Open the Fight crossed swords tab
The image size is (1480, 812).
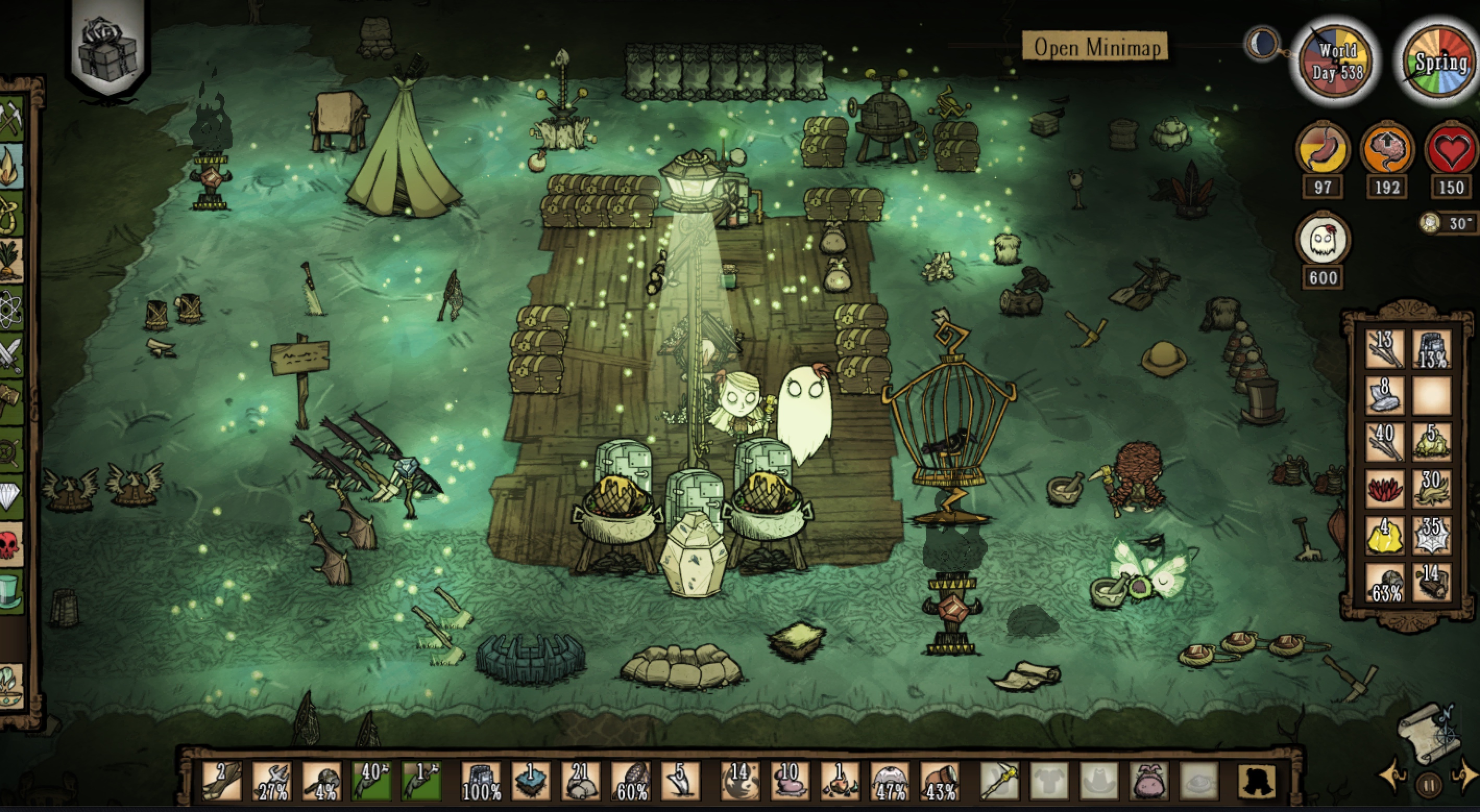coord(10,355)
